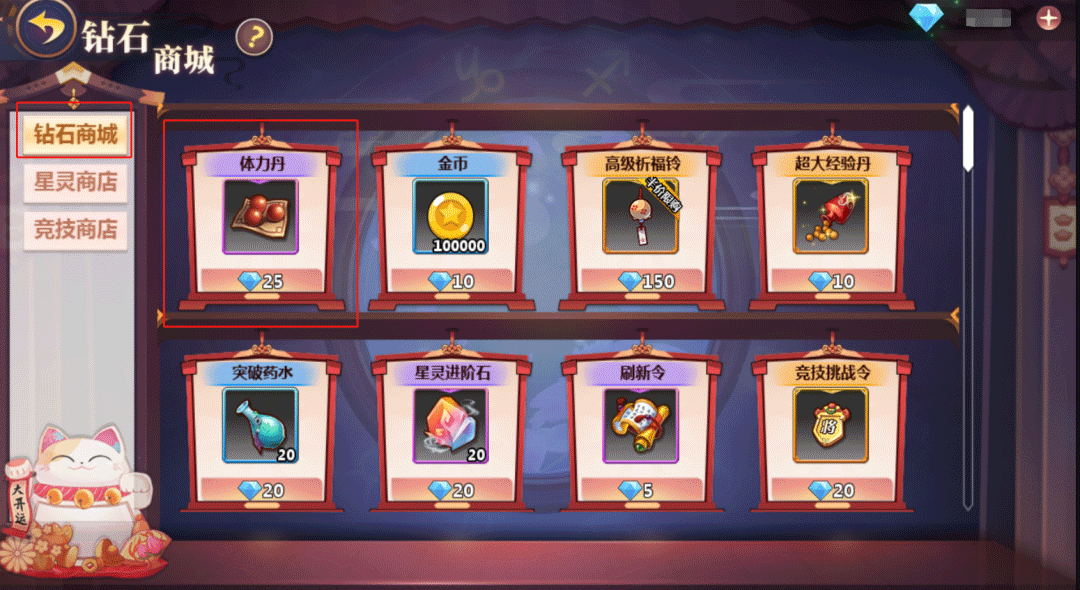Switch to the 星灵商店 tab
This screenshot has height=590, width=1080.
pos(75,182)
